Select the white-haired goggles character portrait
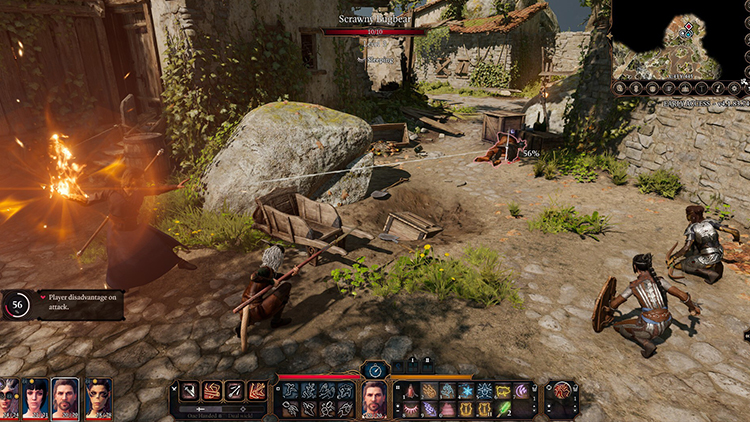Screen dimensions: 750x422 tap(8, 397)
